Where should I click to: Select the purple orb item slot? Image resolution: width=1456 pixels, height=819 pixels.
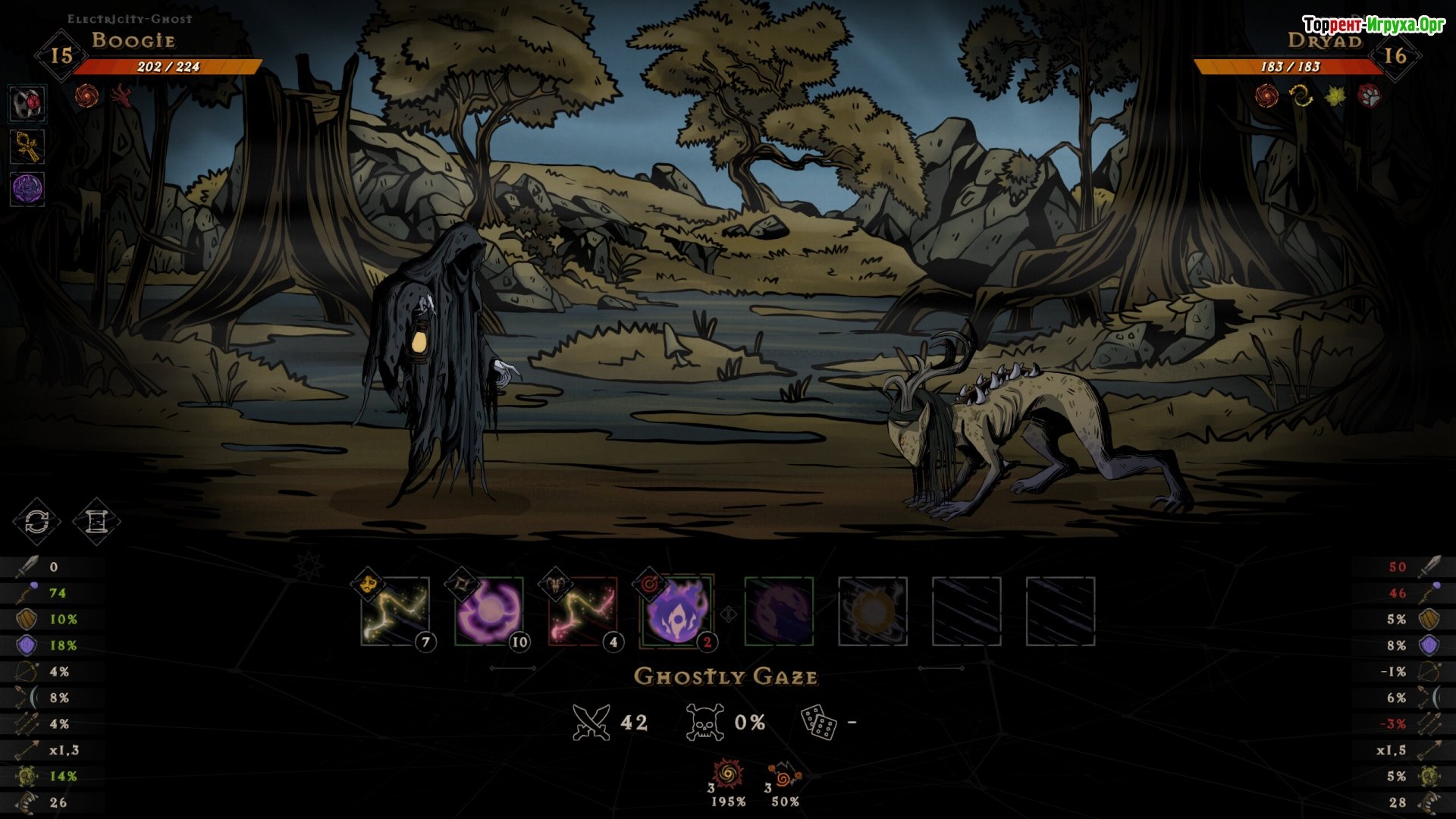[x=27, y=189]
